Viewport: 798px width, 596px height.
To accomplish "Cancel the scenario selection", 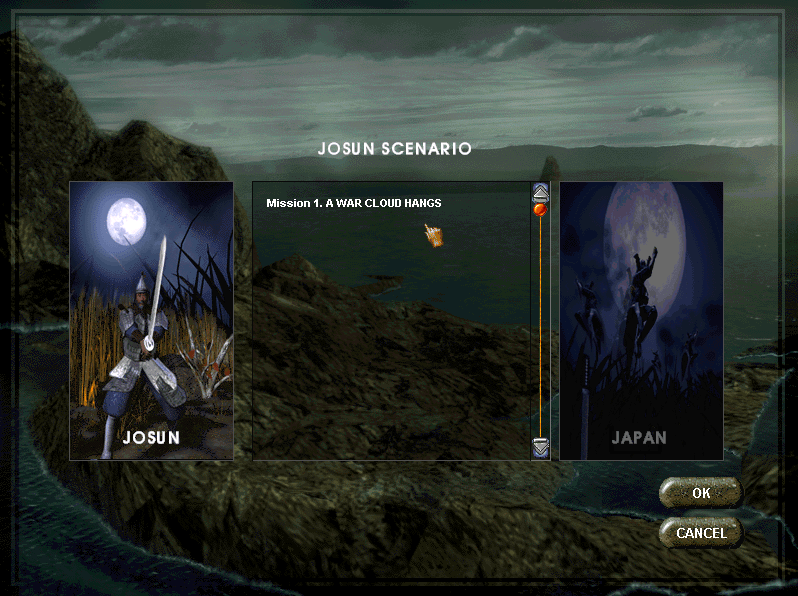I will click(700, 532).
